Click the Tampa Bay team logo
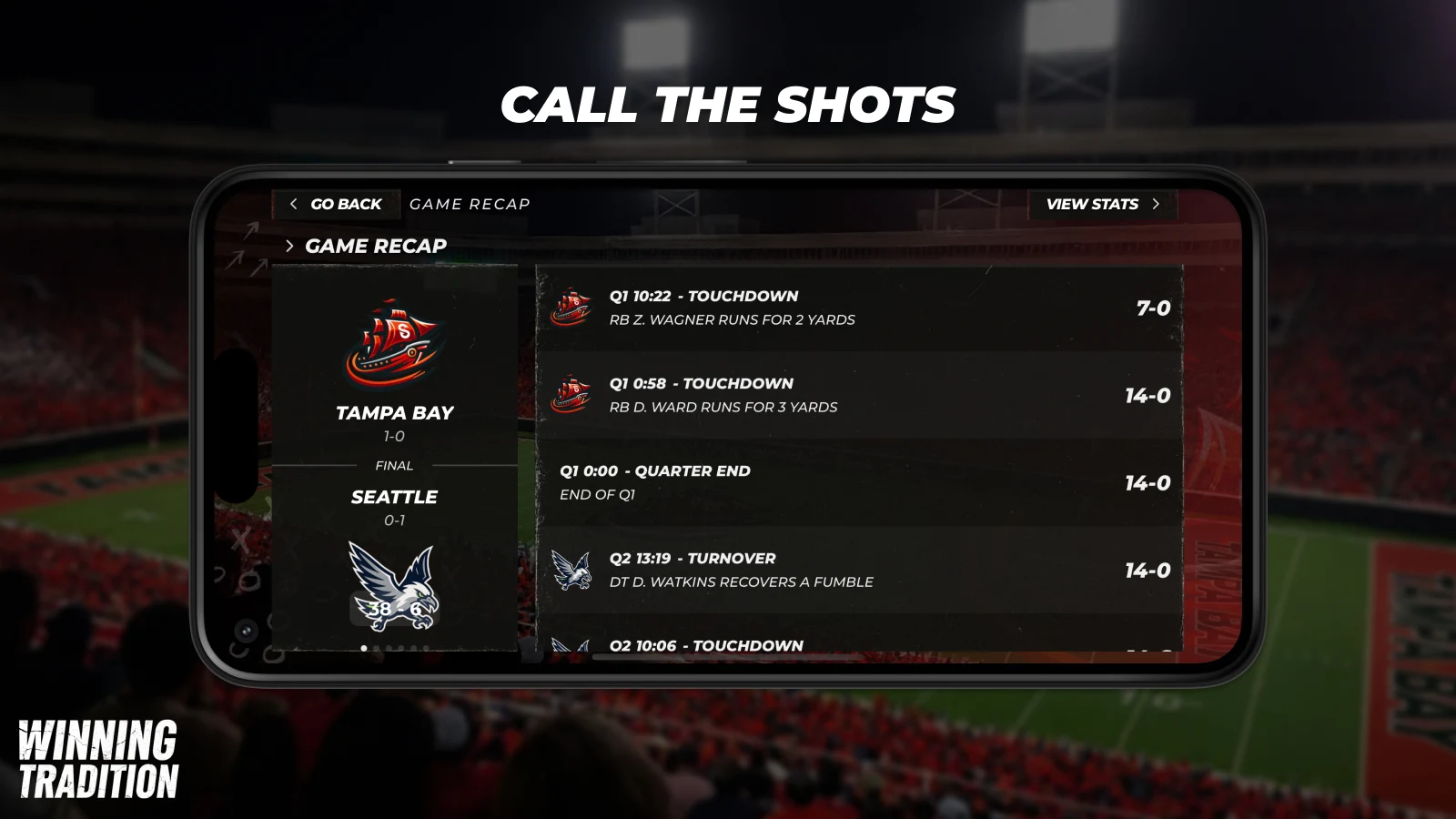This screenshot has width=1456, height=819. 394,344
